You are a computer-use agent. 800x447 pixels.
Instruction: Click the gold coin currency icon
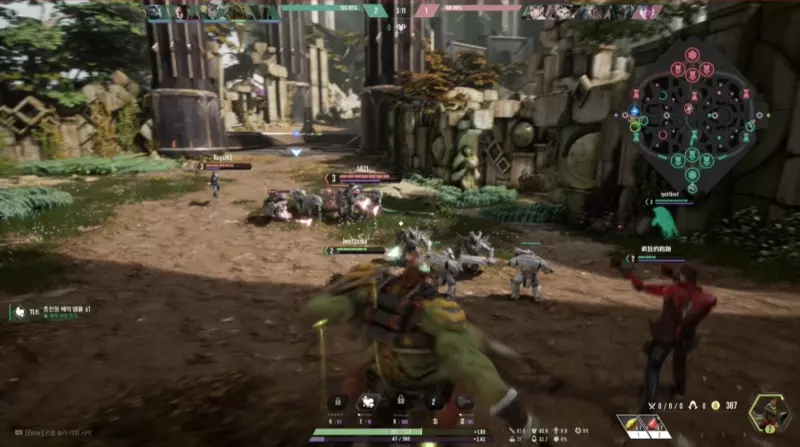715,405
